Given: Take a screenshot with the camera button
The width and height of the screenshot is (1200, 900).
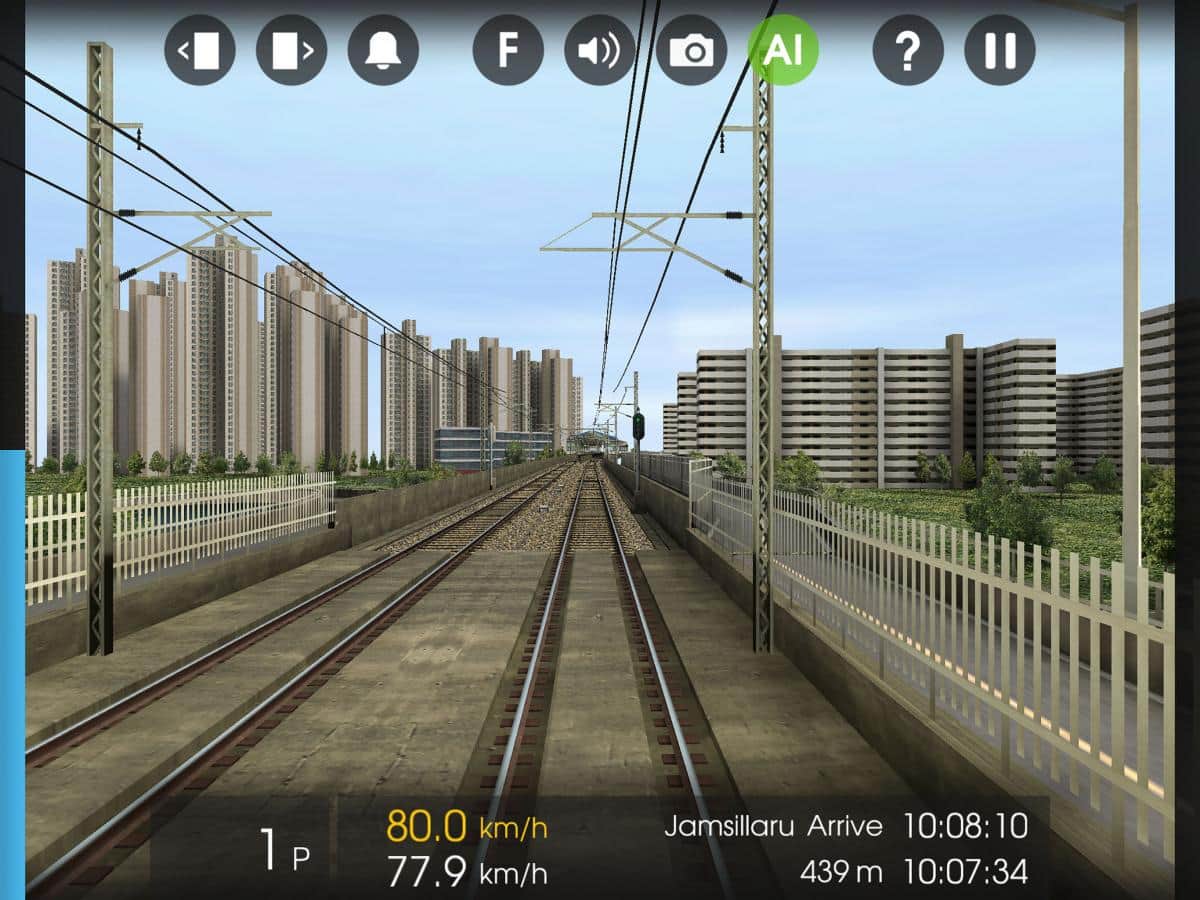Looking at the screenshot, I should point(691,50).
